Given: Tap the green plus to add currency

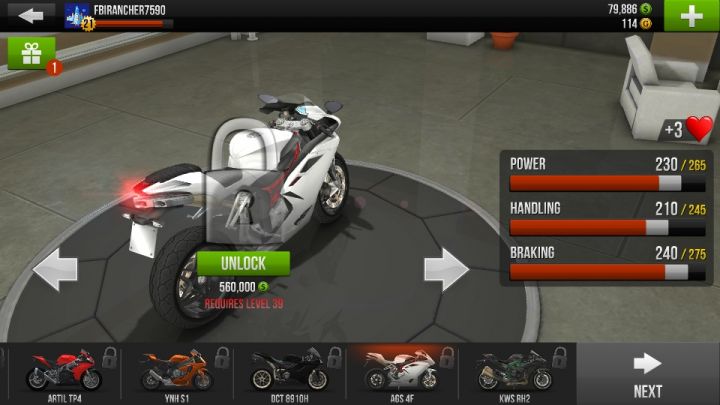Looking at the screenshot, I should point(691,16).
